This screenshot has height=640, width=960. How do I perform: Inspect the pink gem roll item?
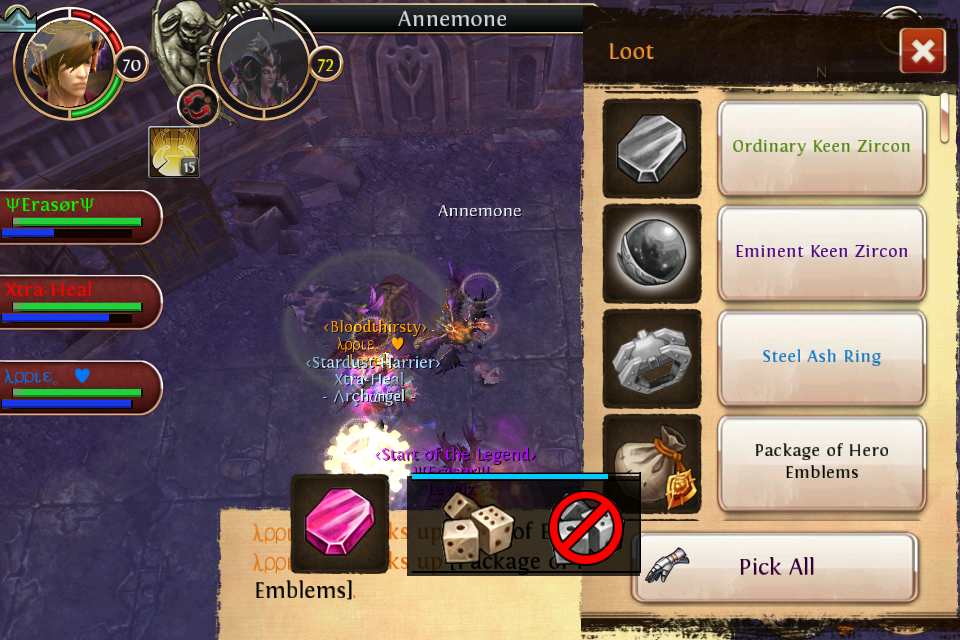click(340, 523)
